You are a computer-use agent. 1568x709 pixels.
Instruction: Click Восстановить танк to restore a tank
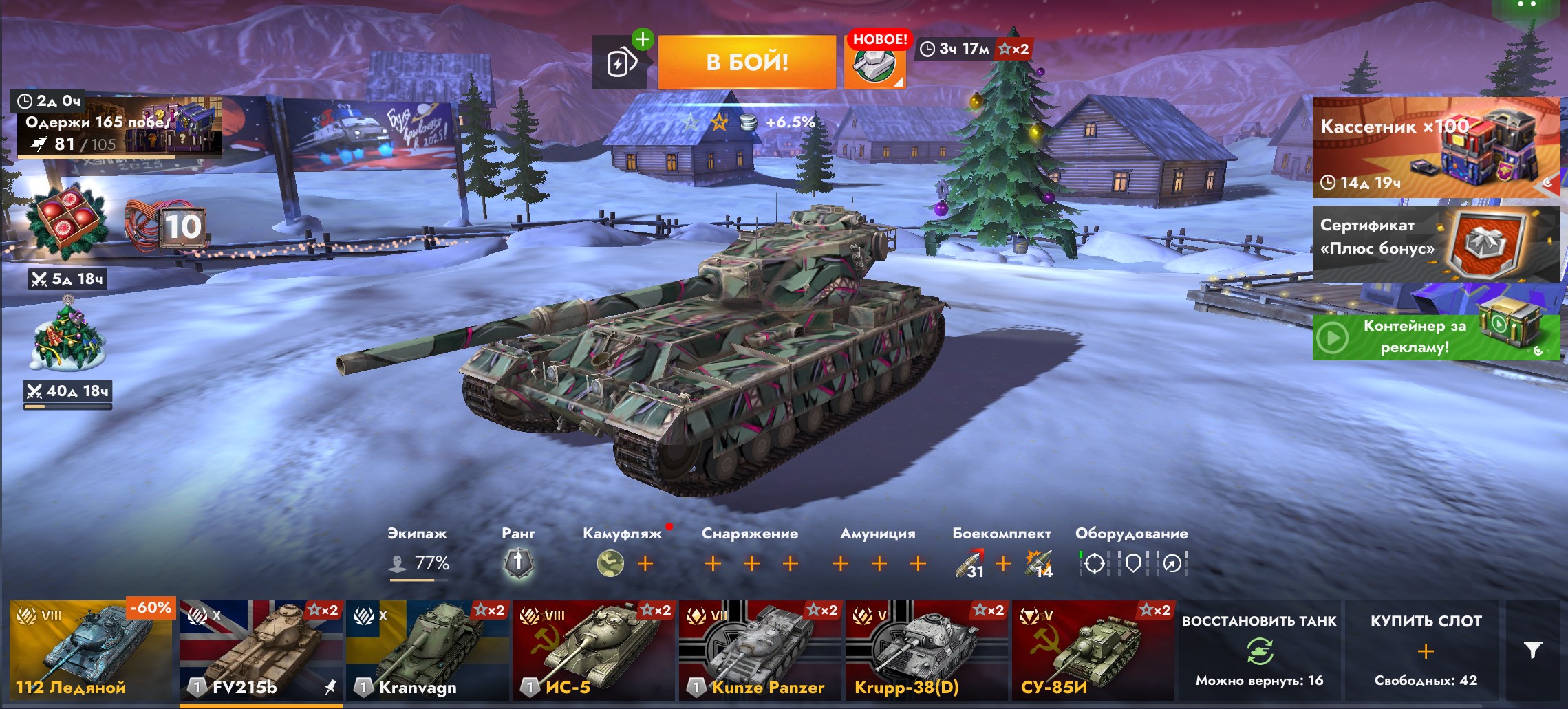pyautogui.click(x=1259, y=651)
